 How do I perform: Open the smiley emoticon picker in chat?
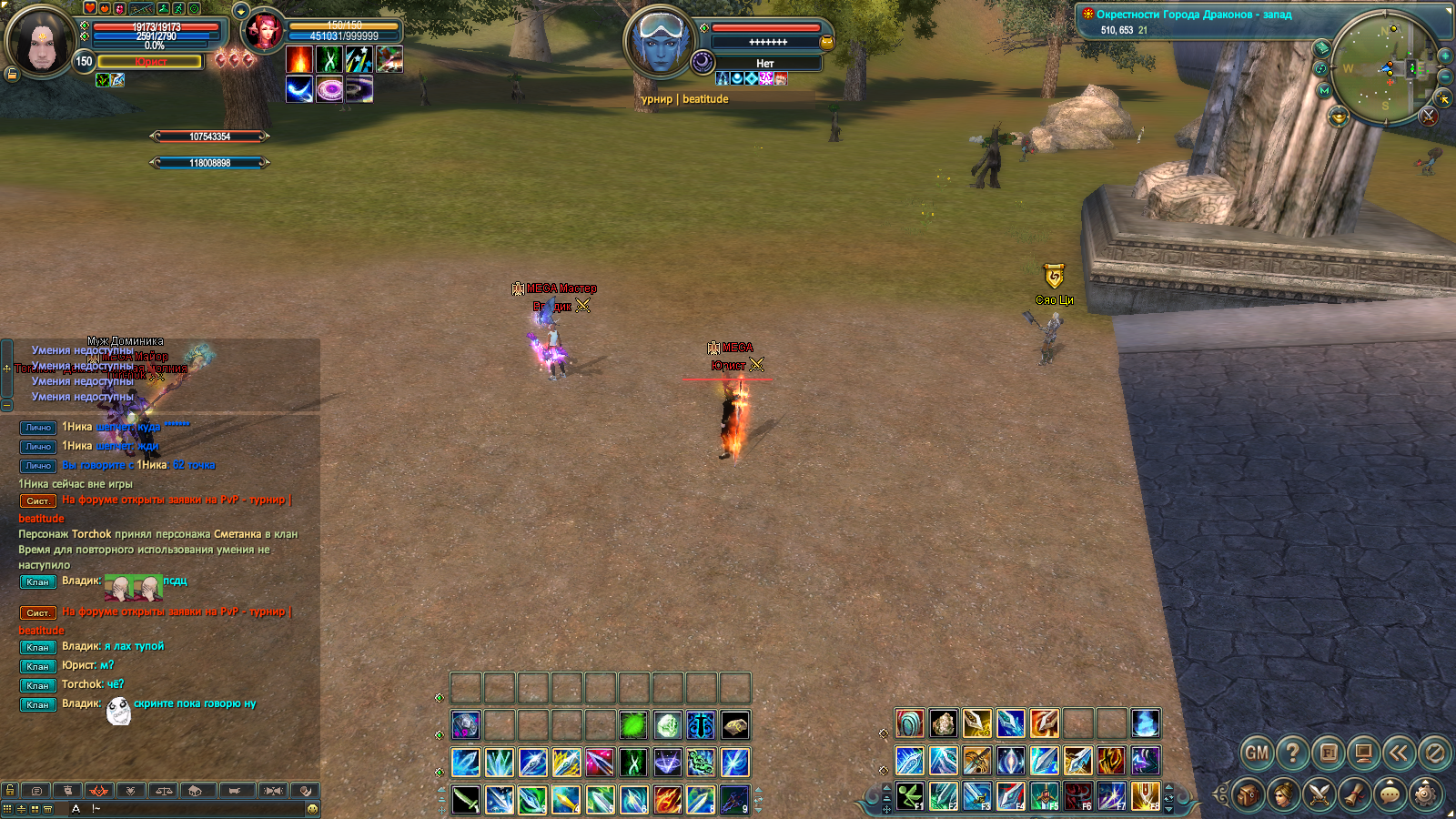pos(312,808)
